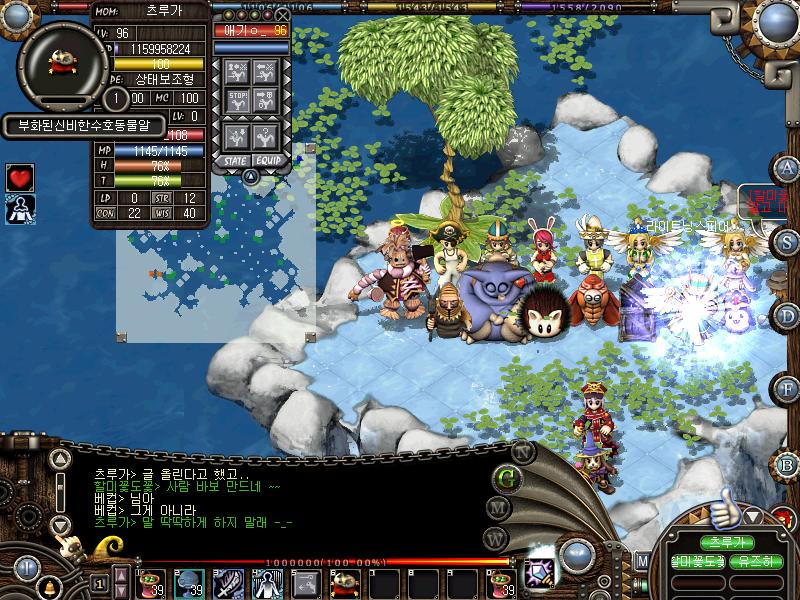Select the S round side button
800x600 pixels.
[788, 241]
